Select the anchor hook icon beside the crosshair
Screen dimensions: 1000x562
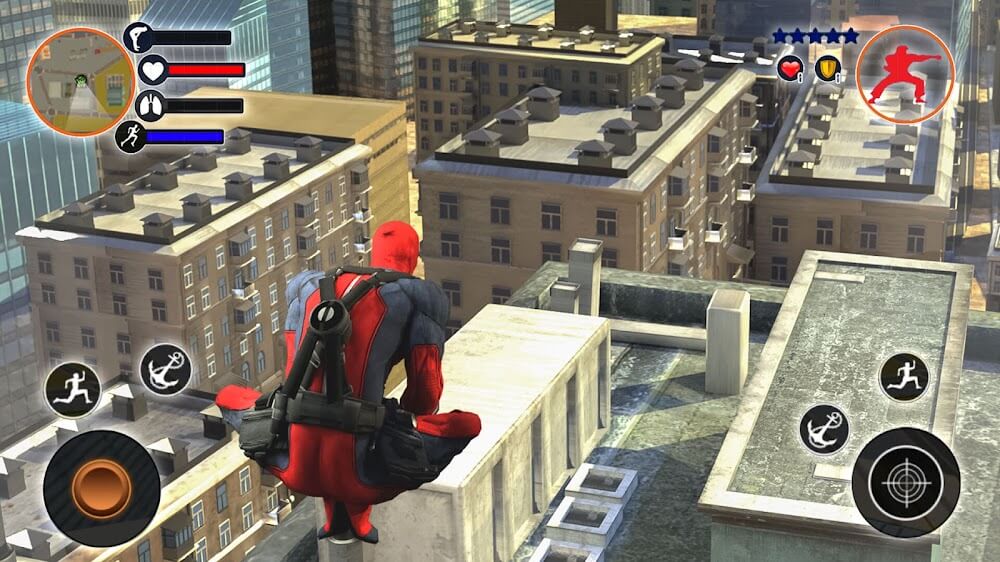tap(824, 429)
